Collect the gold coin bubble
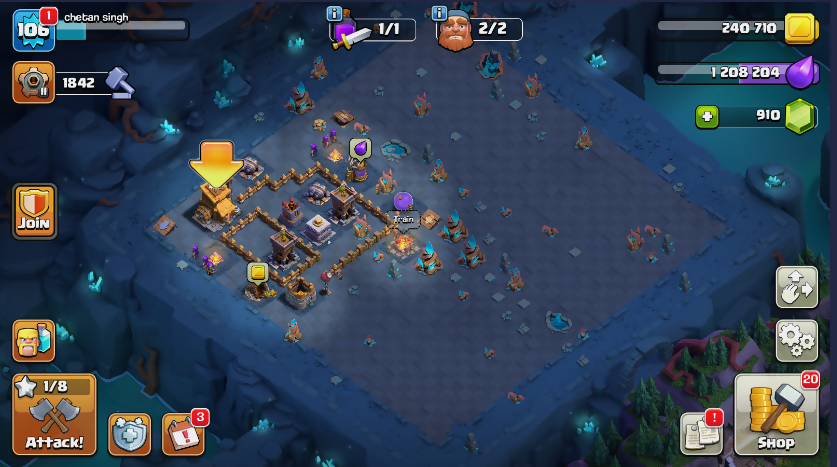Viewport: 837px width, 467px height. click(x=257, y=272)
